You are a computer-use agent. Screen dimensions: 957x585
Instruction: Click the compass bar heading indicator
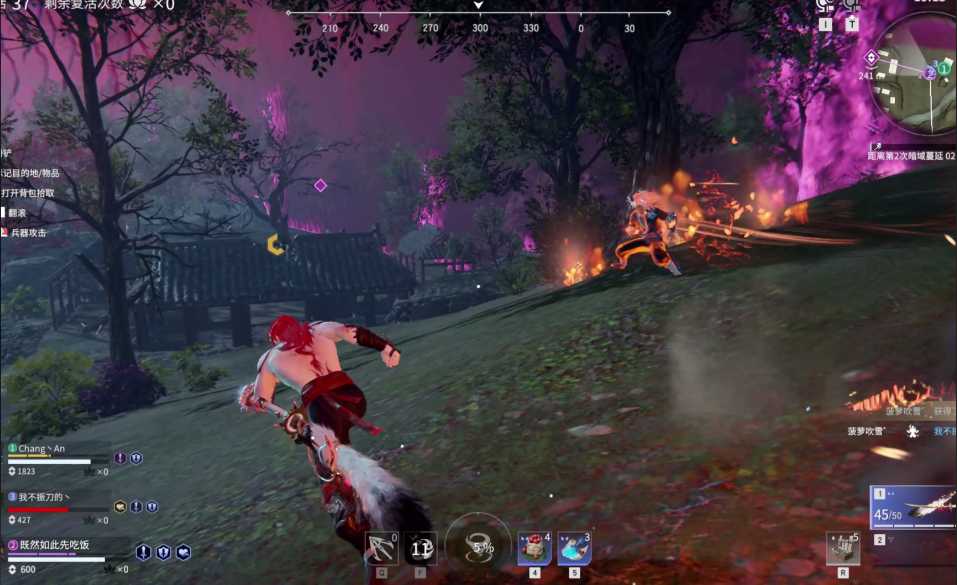(x=478, y=6)
